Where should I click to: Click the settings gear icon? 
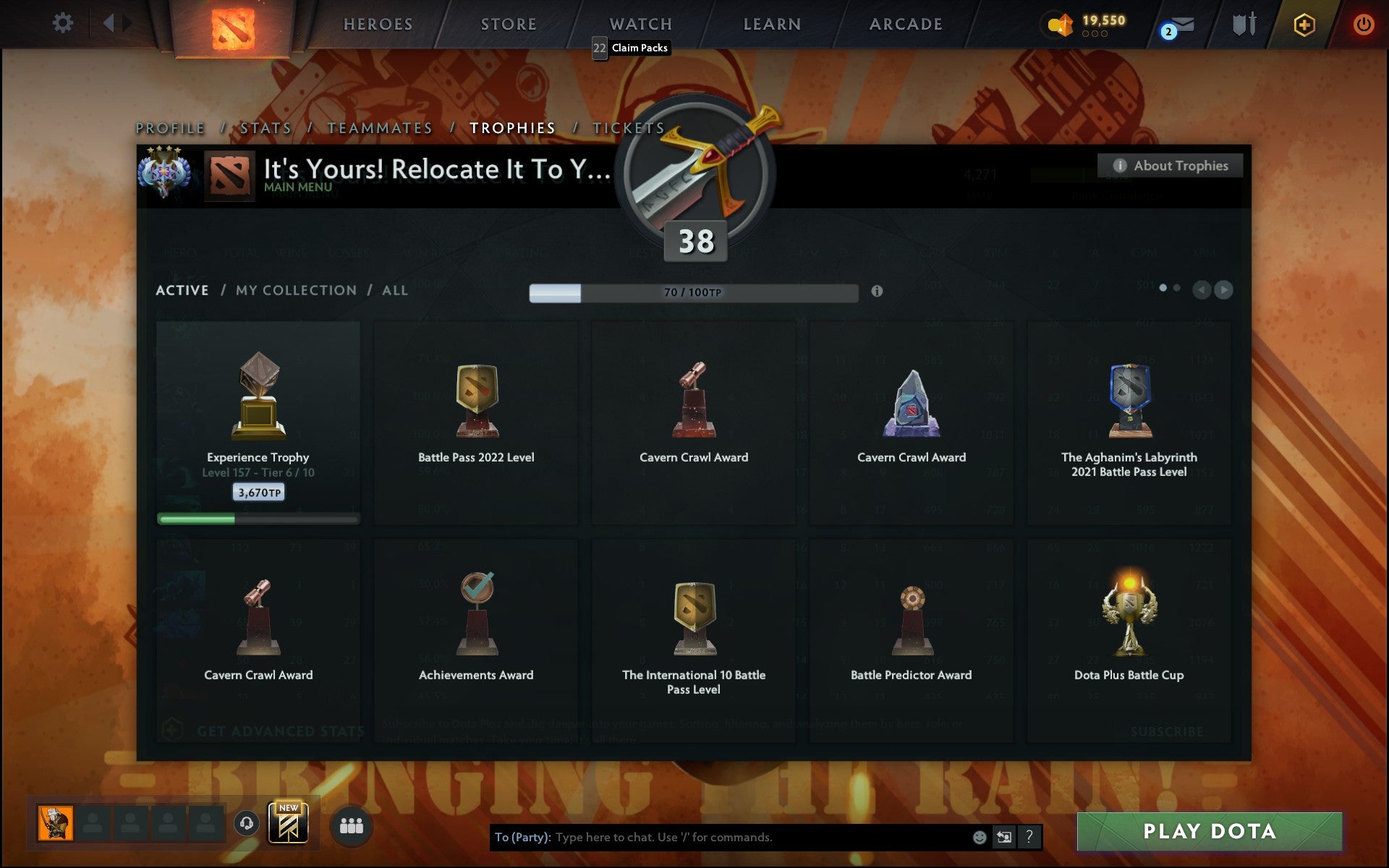pyautogui.click(x=64, y=22)
